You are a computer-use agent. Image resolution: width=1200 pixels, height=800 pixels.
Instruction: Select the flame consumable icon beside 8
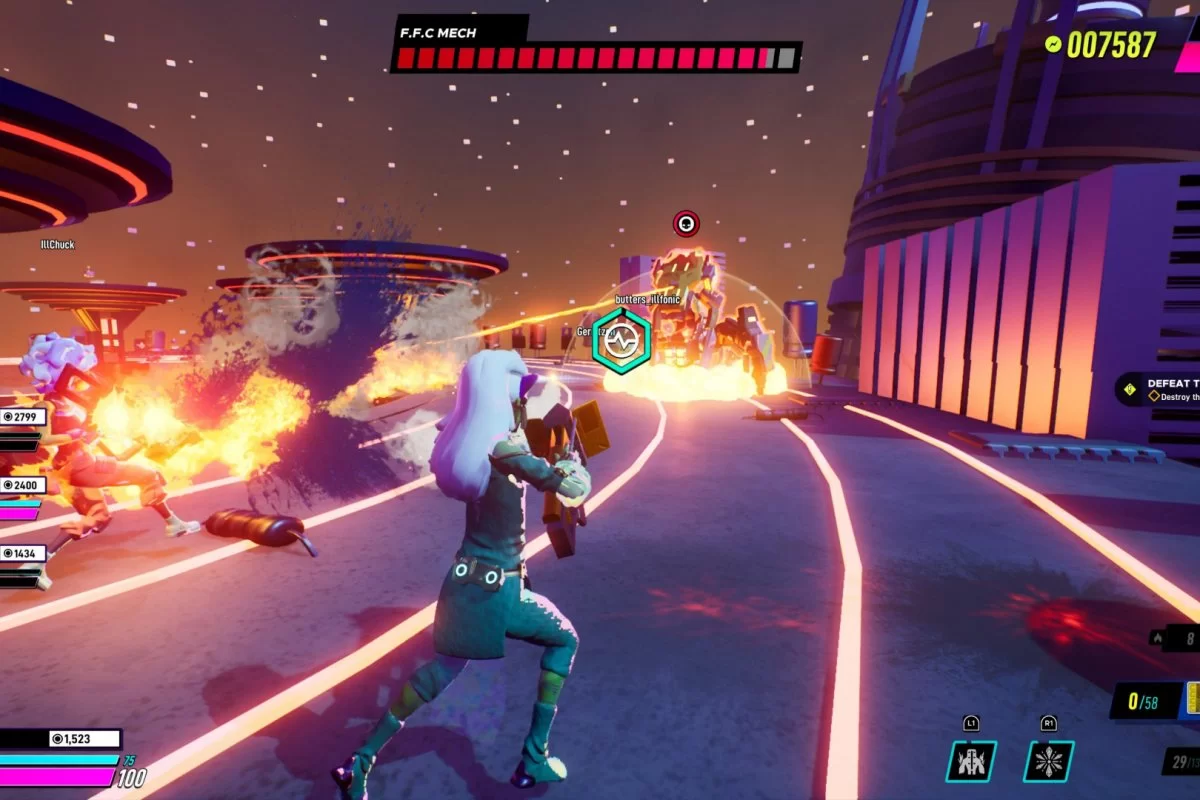click(1158, 636)
